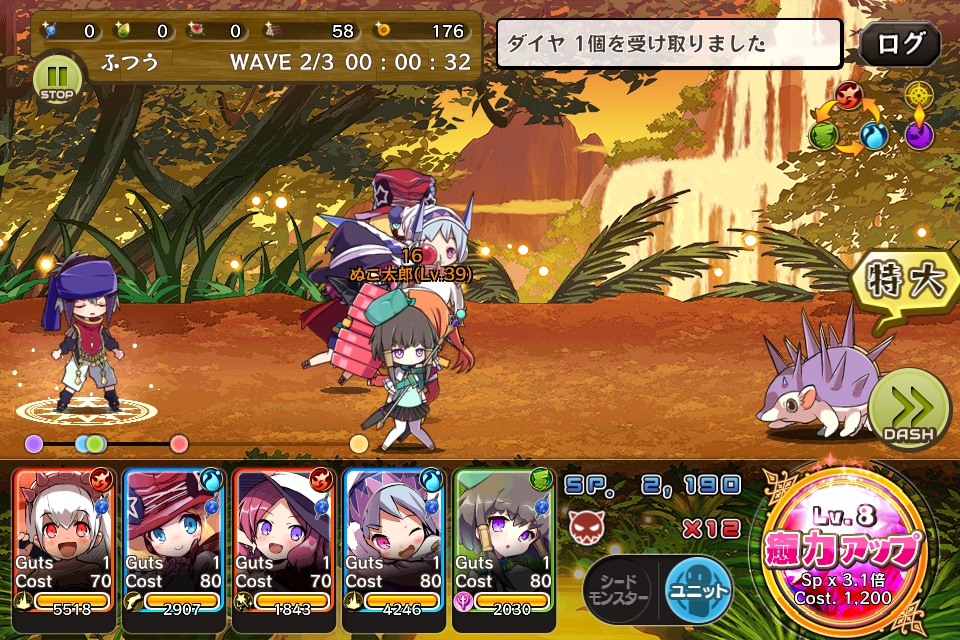The height and width of the screenshot is (640, 960).
Task: Switch to the ユニット (Unit) tab
Action: (x=697, y=590)
